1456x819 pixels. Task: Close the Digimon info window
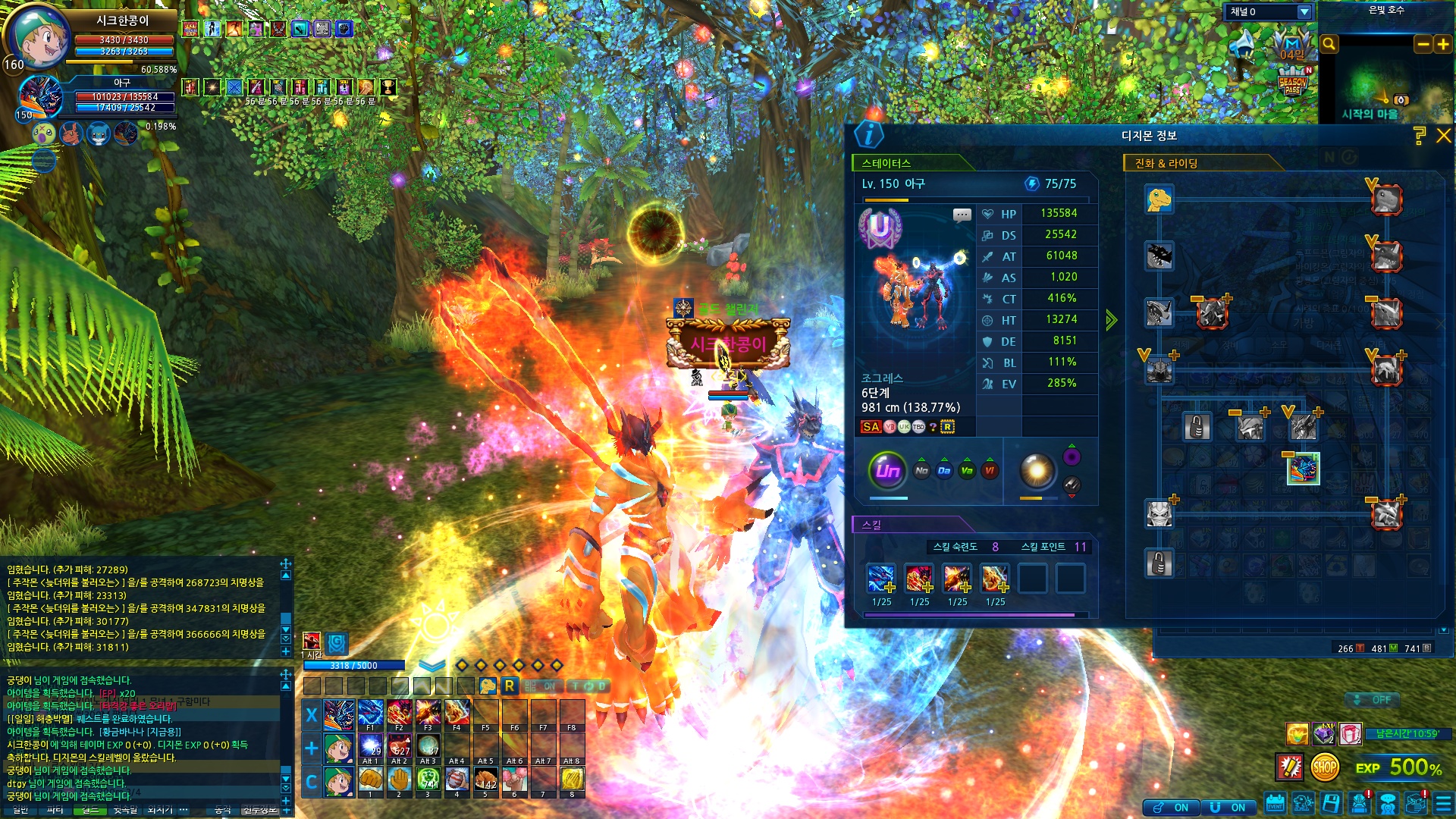(x=1443, y=136)
